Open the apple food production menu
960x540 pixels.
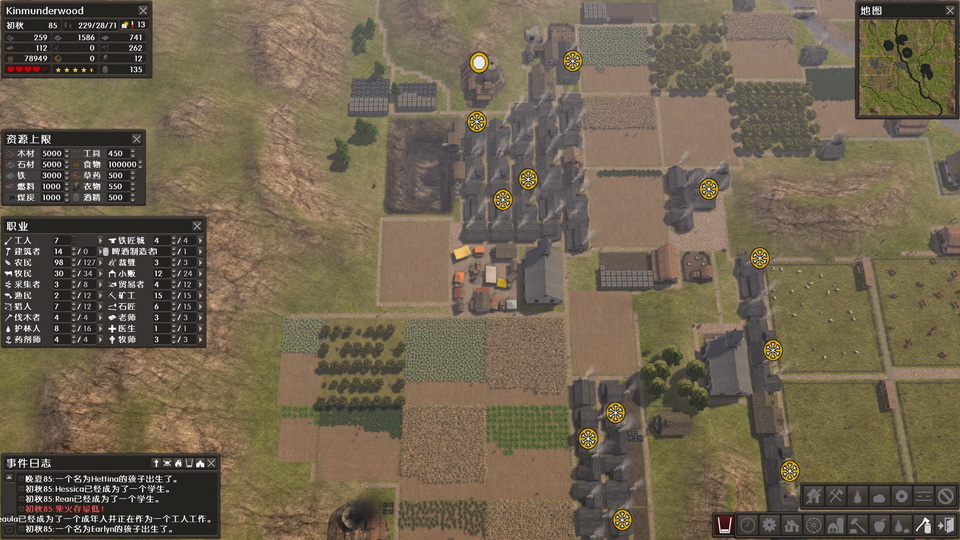coord(879,524)
